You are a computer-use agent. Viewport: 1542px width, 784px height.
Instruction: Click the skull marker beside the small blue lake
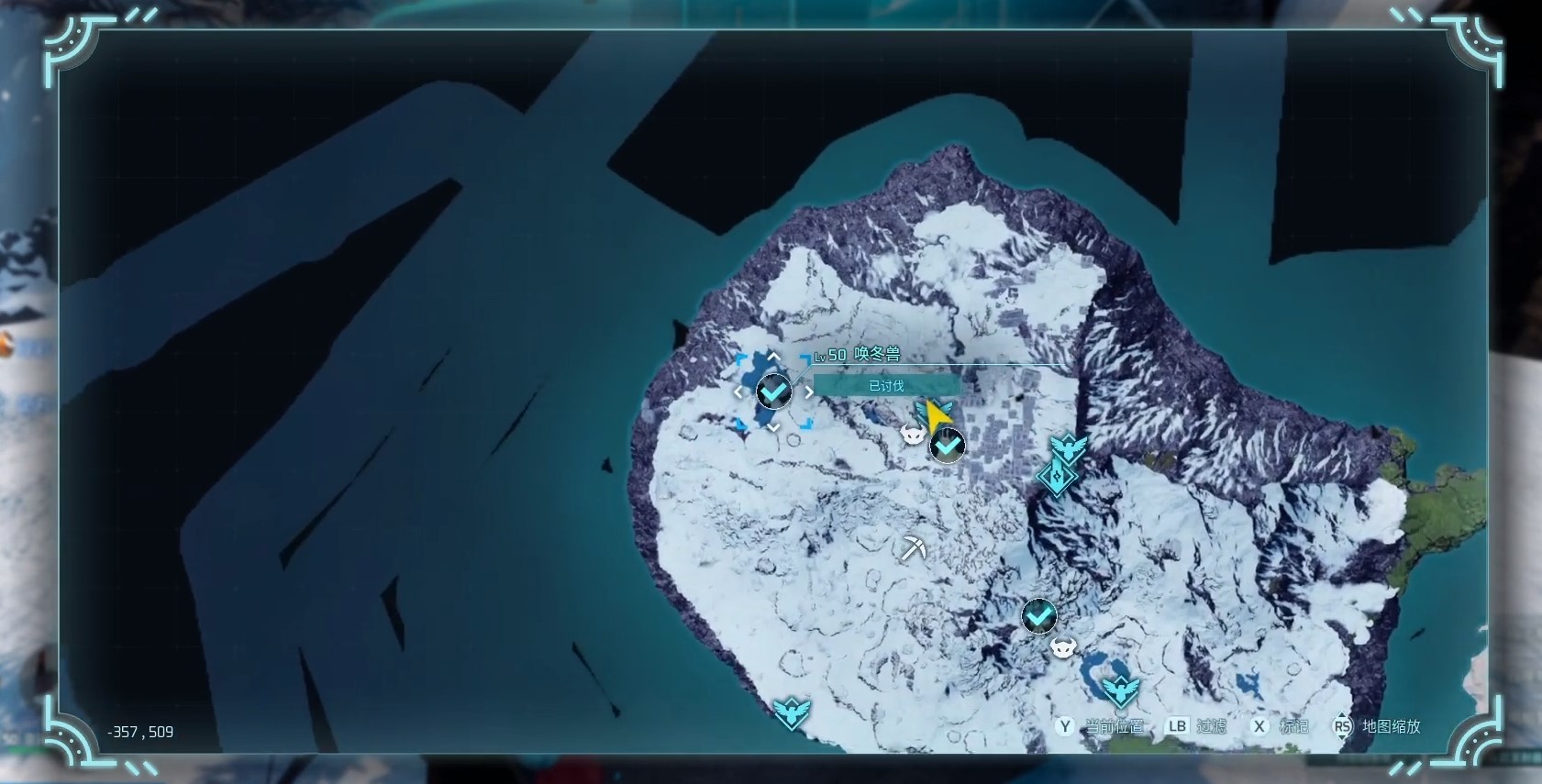[x=1063, y=648]
